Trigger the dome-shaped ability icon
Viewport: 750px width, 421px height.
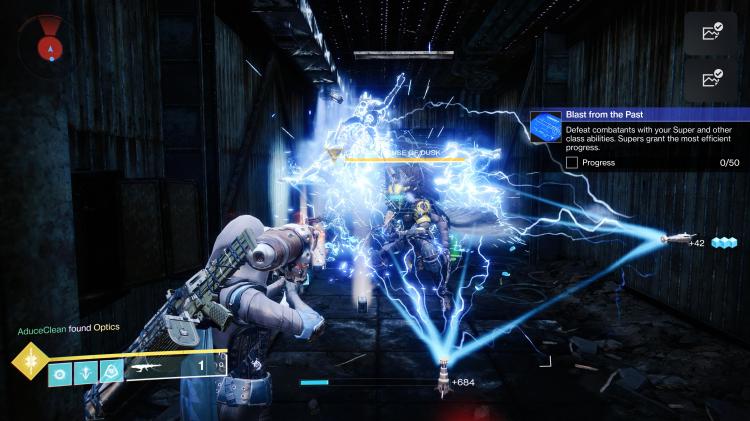[x=112, y=374]
